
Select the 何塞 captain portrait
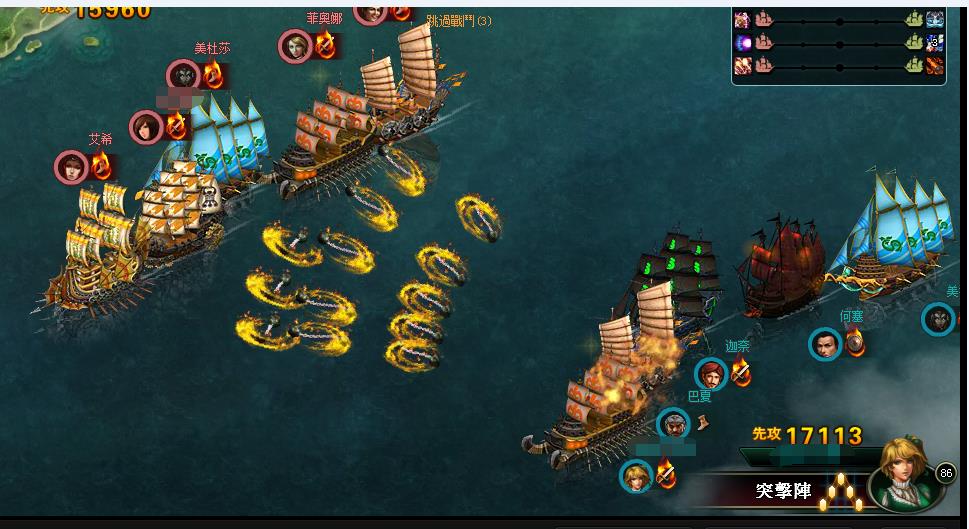tap(825, 345)
